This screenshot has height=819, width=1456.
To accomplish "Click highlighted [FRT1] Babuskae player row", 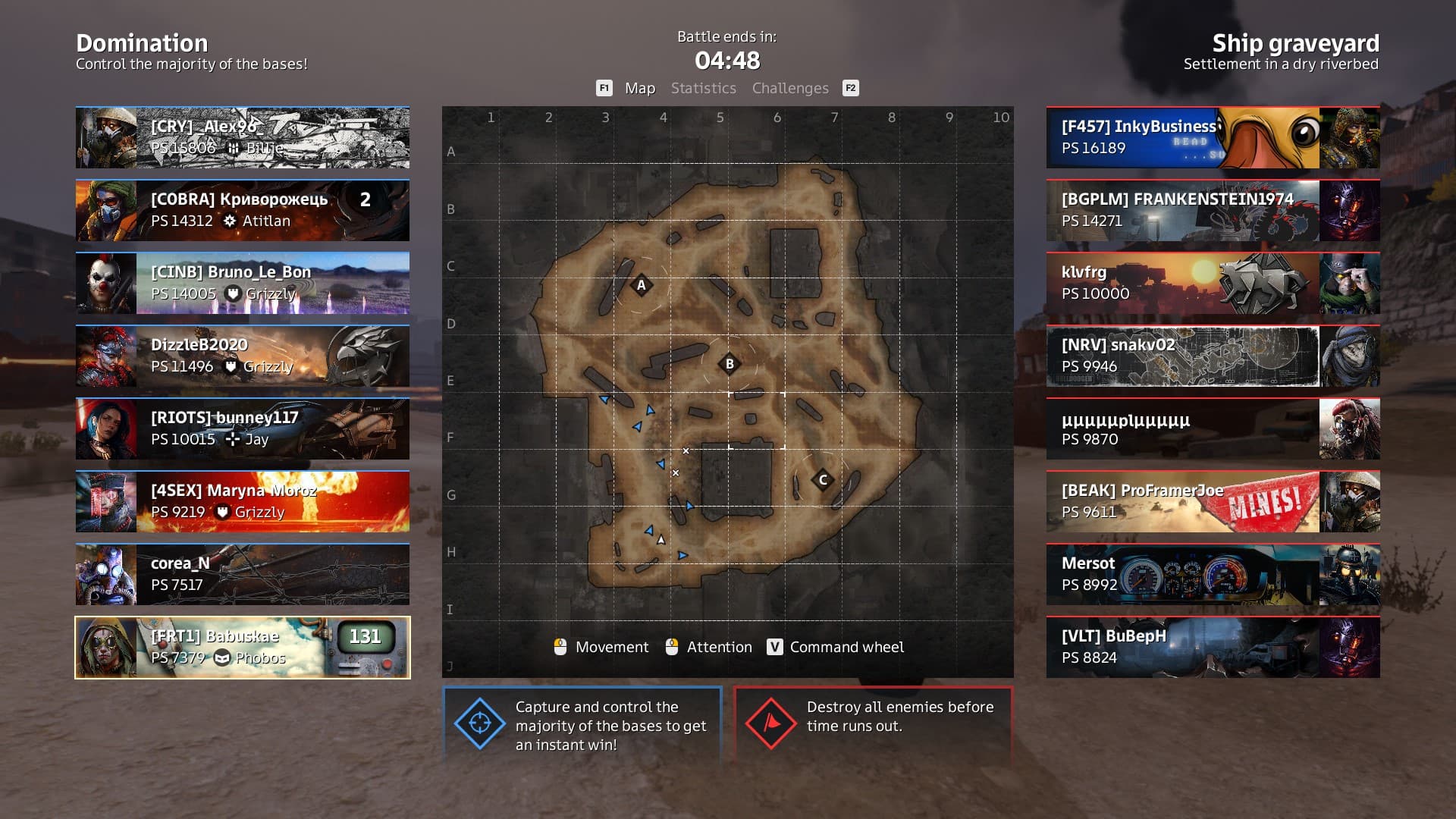I will [x=243, y=647].
